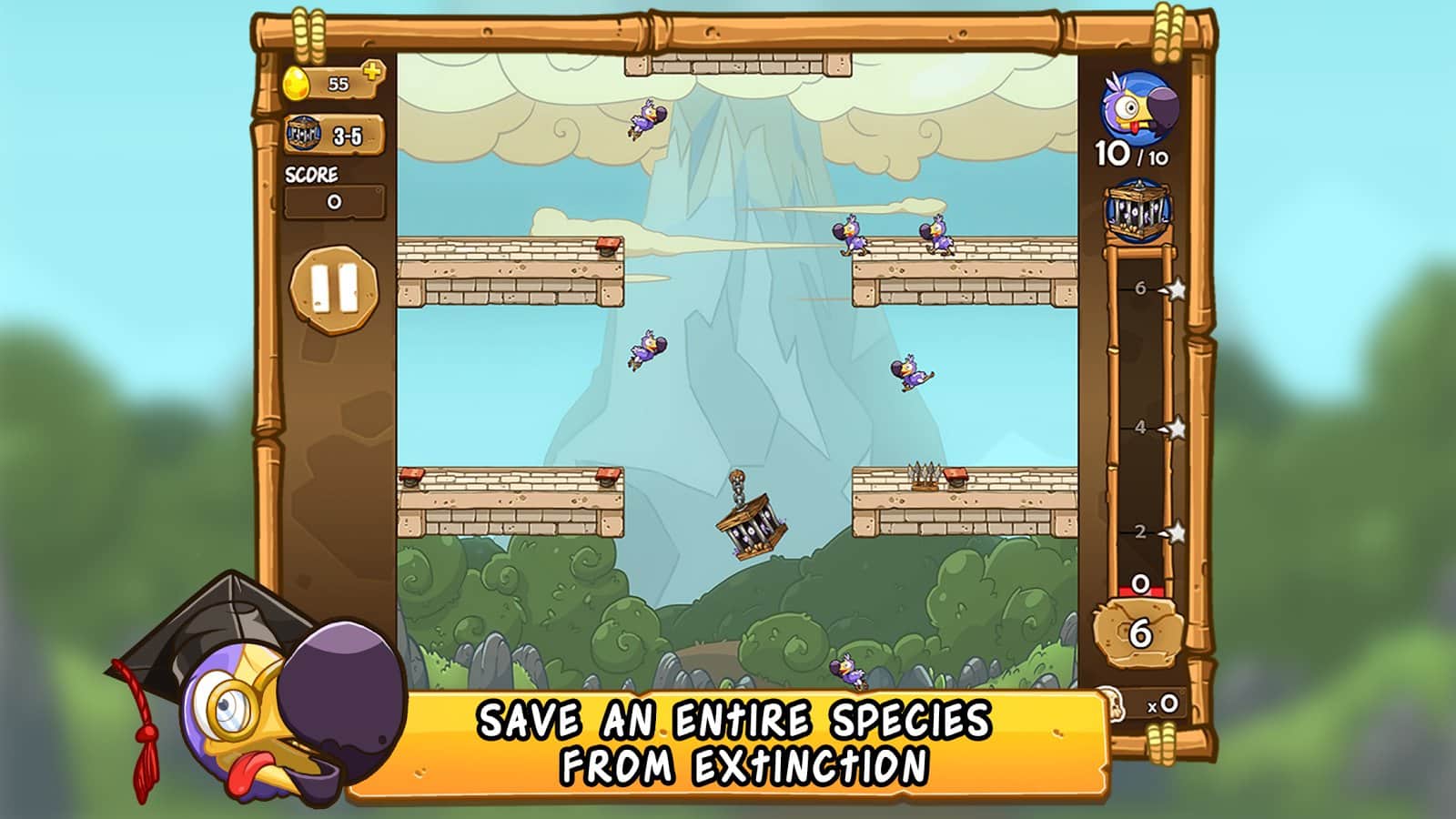Click the spikes on the lower right platform
1456x819 pixels.
pyautogui.click(x=926, y=471)
